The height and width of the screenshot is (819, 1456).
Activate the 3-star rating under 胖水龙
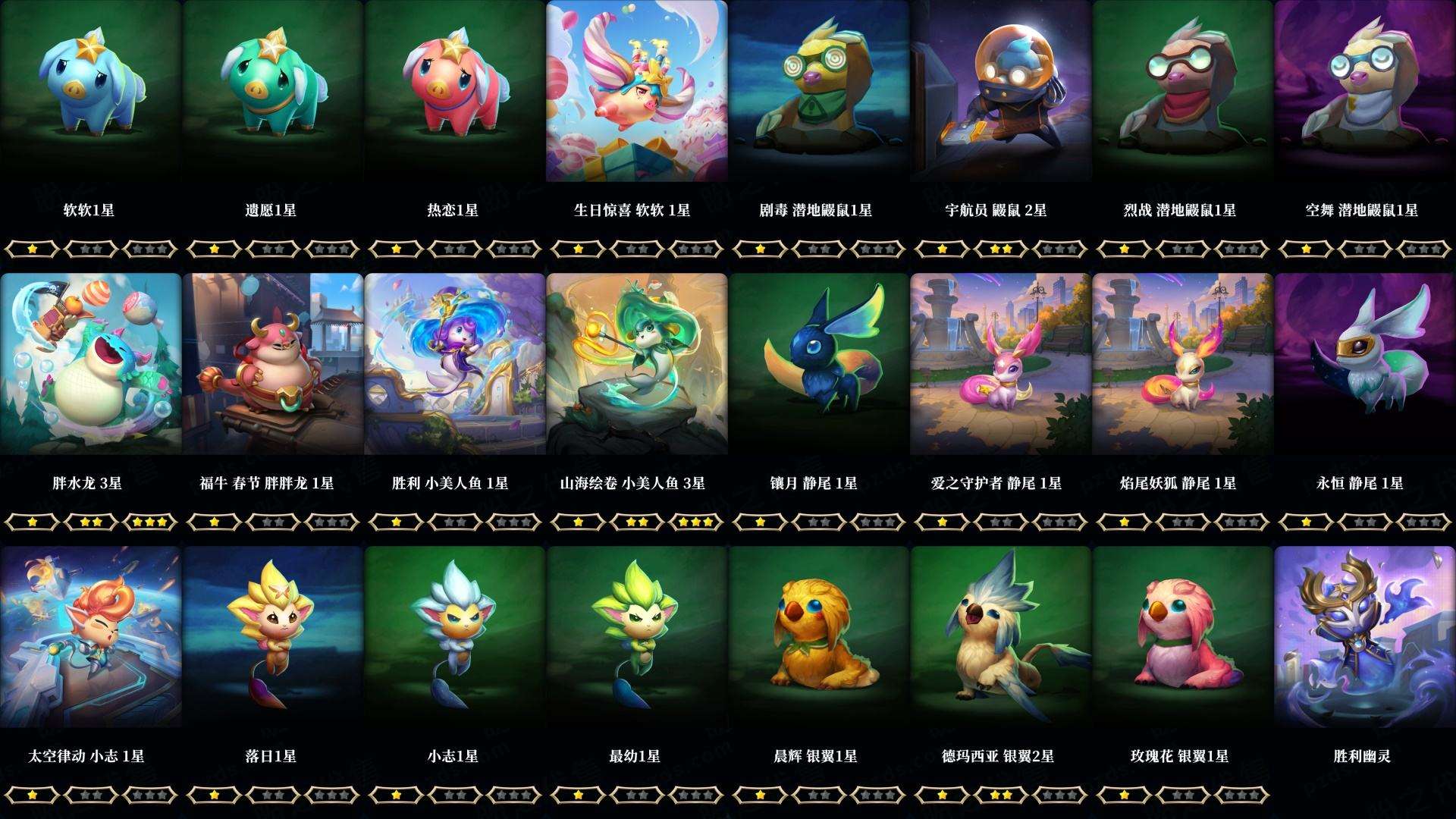pyautogui.click(x=148, y=522)
